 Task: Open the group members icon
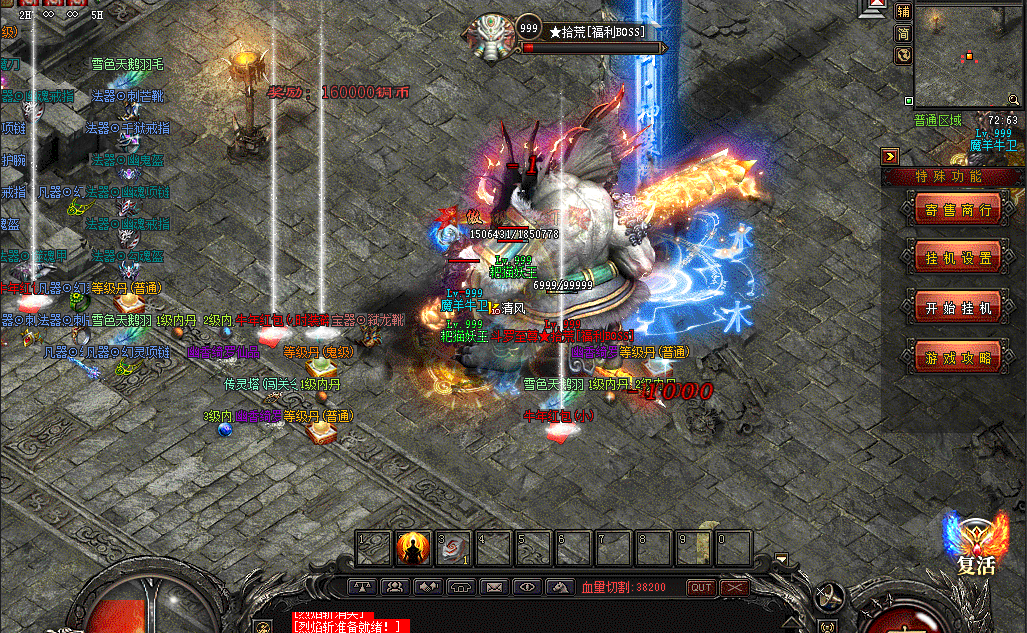tap(395, 587)
